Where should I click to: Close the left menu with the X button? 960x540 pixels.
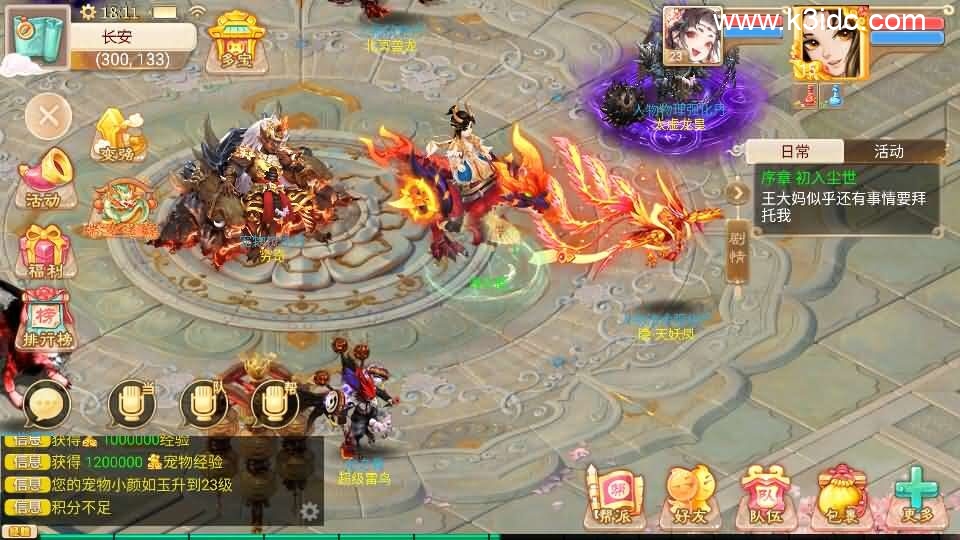[x=48, y=119]
